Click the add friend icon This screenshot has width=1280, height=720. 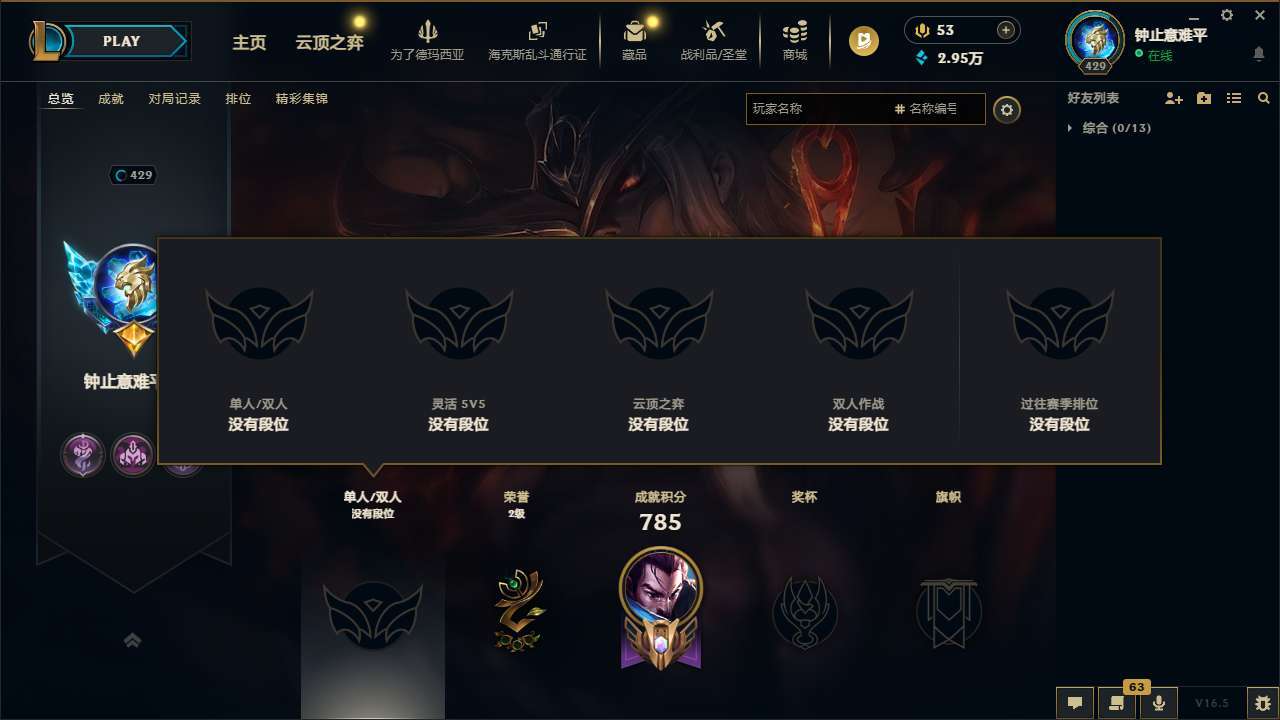pyautogui.click(x=1173, y=98)
